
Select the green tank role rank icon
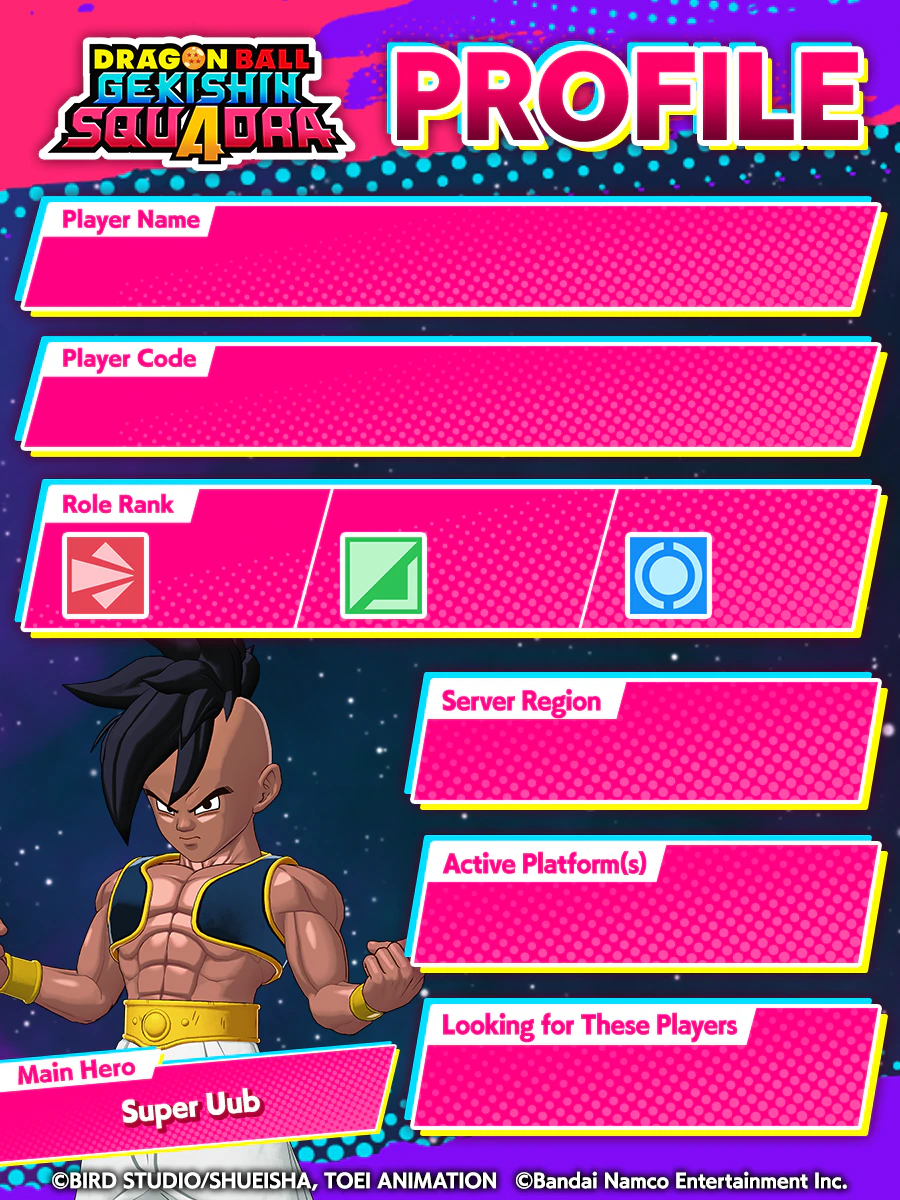click(383, 575)
